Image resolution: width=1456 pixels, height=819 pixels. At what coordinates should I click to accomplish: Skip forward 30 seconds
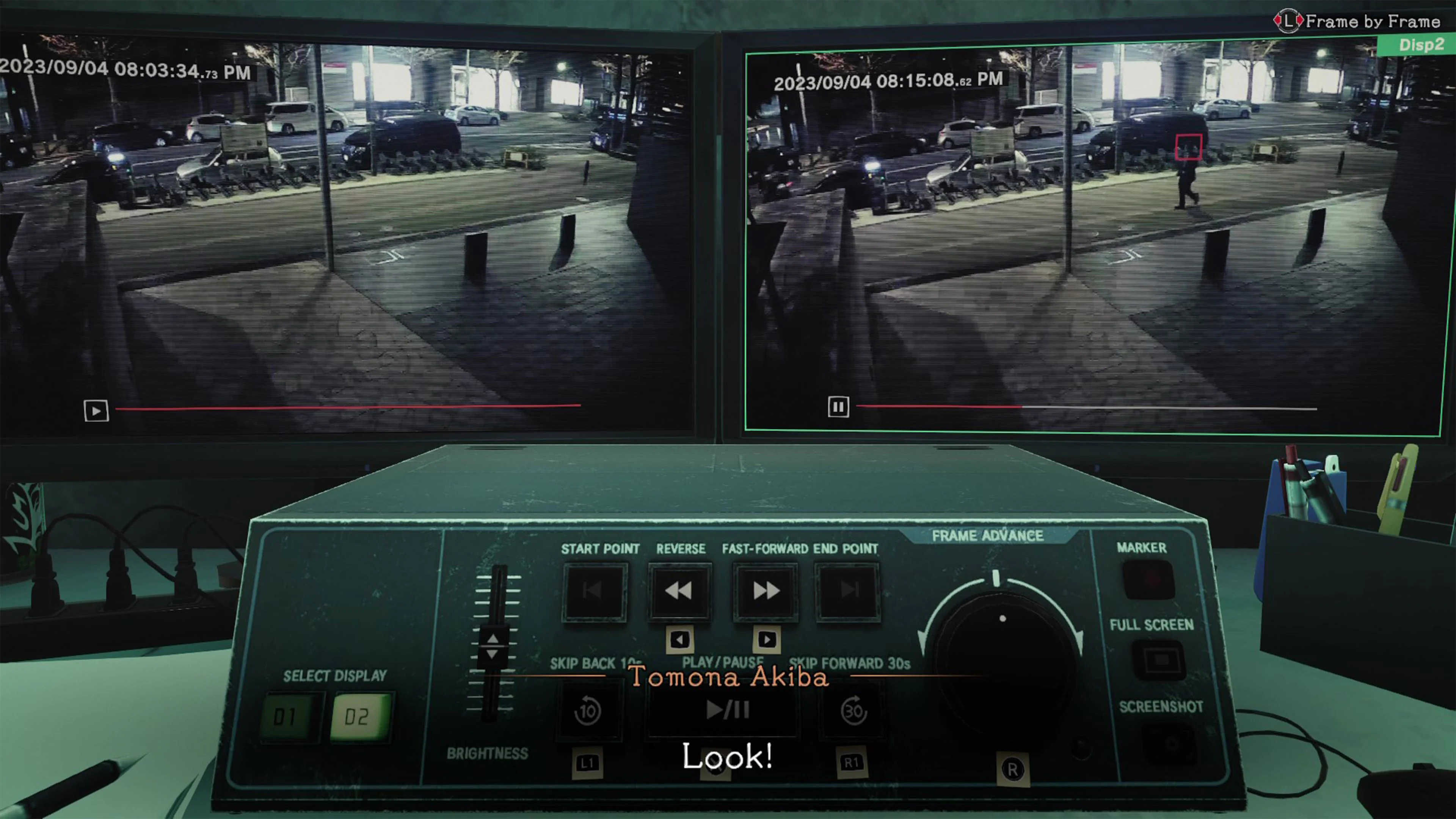(854, 711)
